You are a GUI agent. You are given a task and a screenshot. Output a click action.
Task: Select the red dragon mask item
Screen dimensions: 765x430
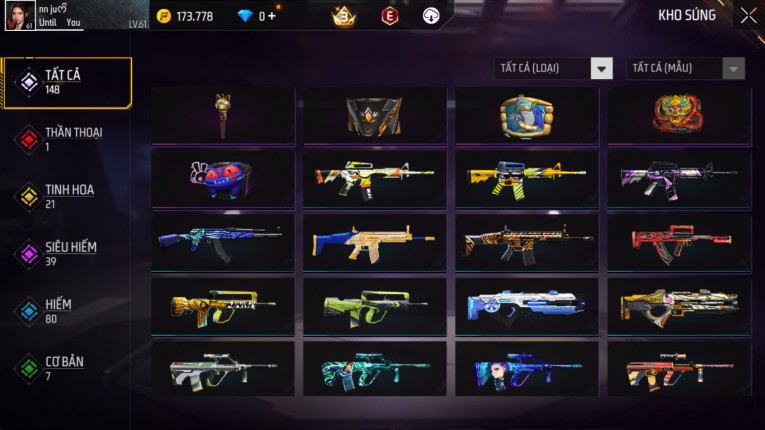679,115
